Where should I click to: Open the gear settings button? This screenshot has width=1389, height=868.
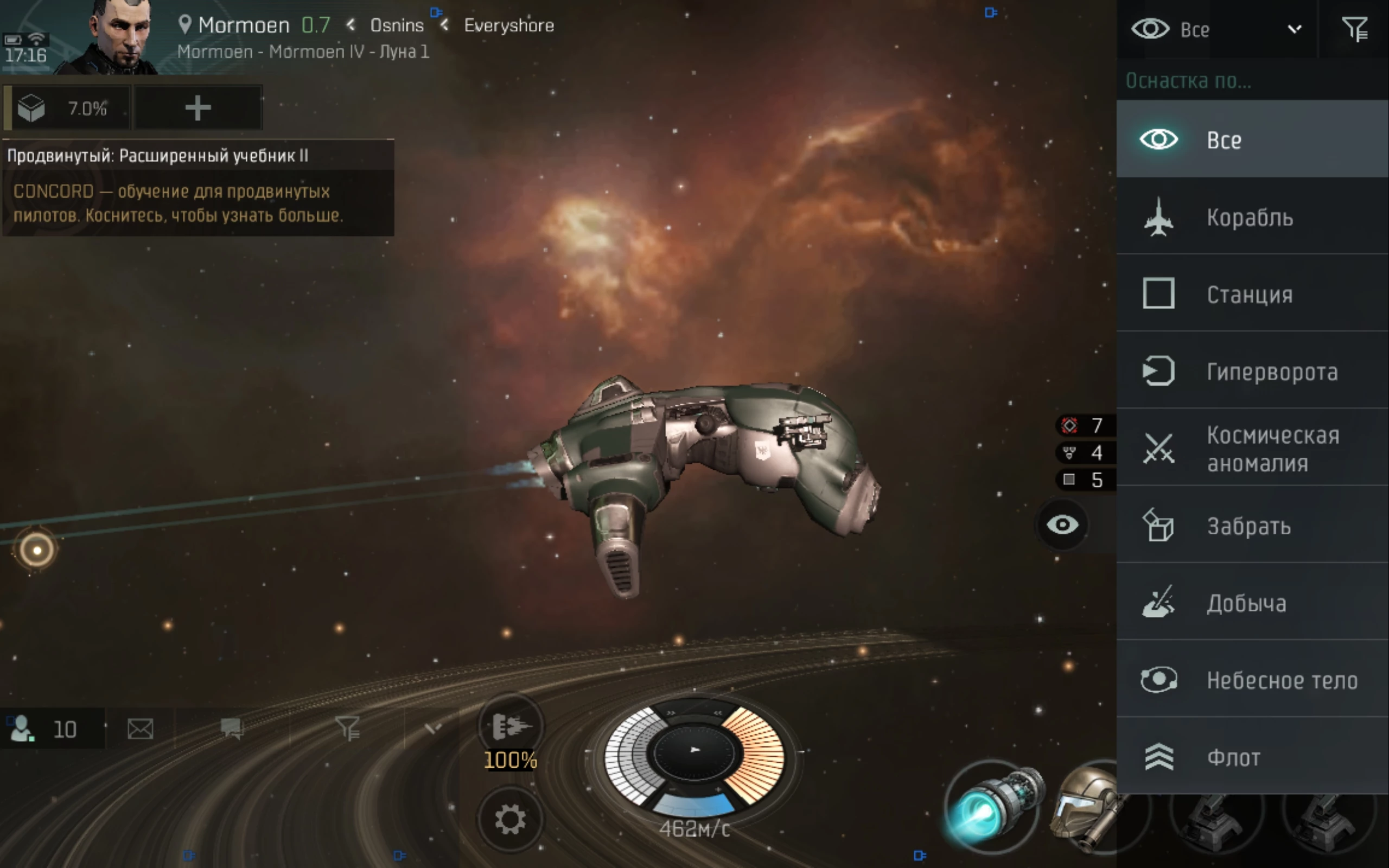tap(509, 819)
